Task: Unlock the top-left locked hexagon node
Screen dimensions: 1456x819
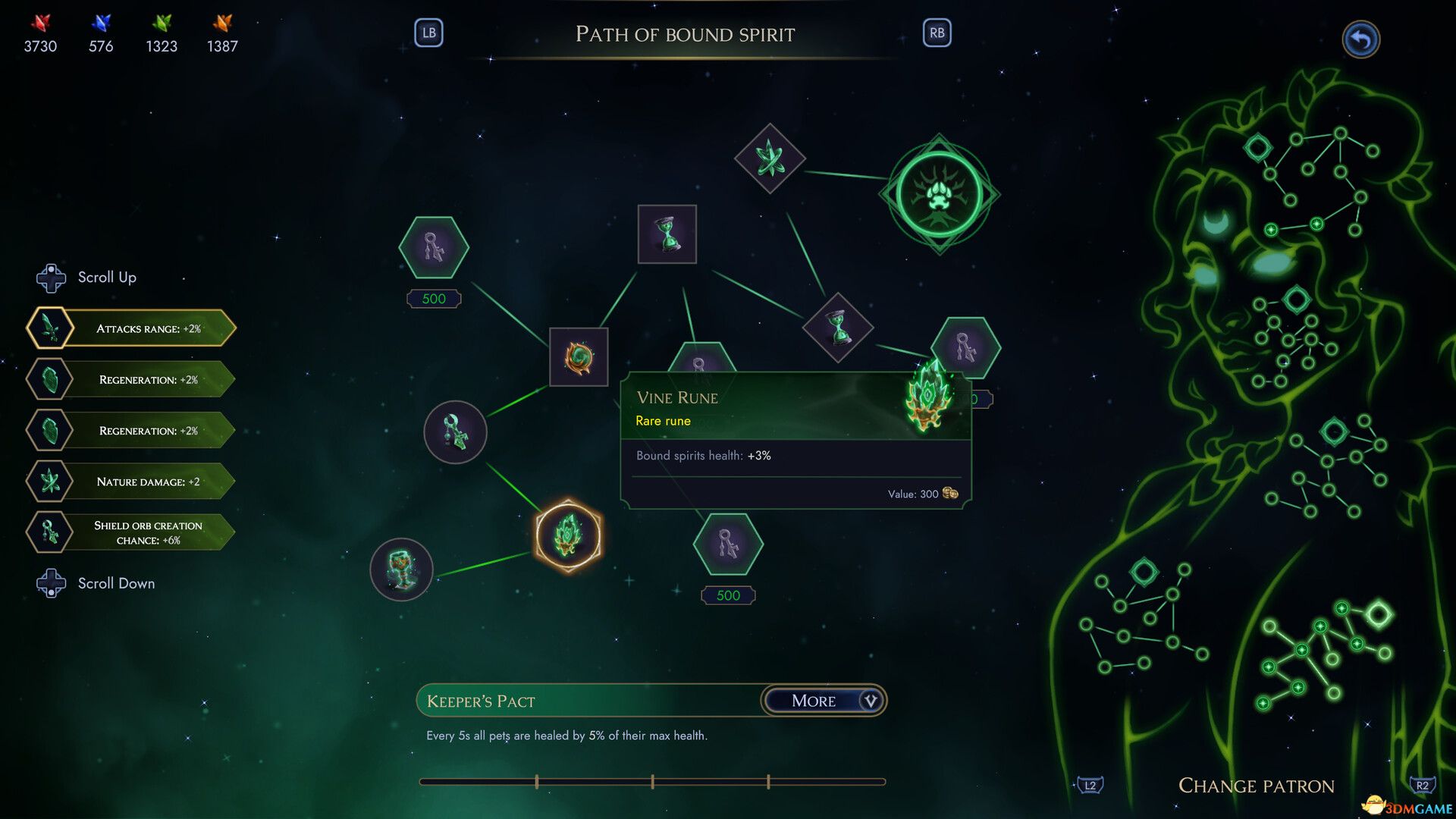Action: click(x=434, y=248)
